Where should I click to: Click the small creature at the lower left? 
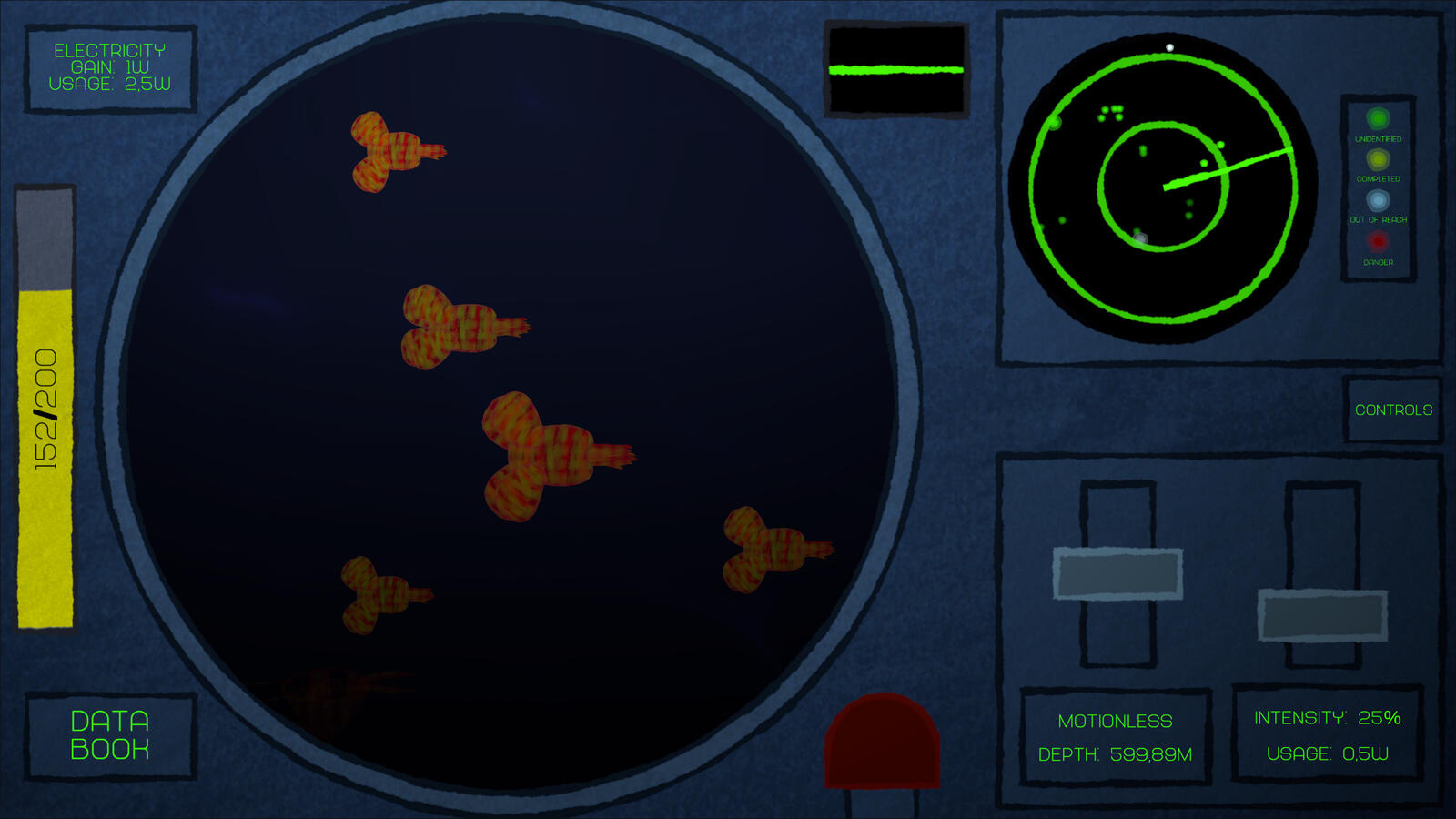click(373, 591)
